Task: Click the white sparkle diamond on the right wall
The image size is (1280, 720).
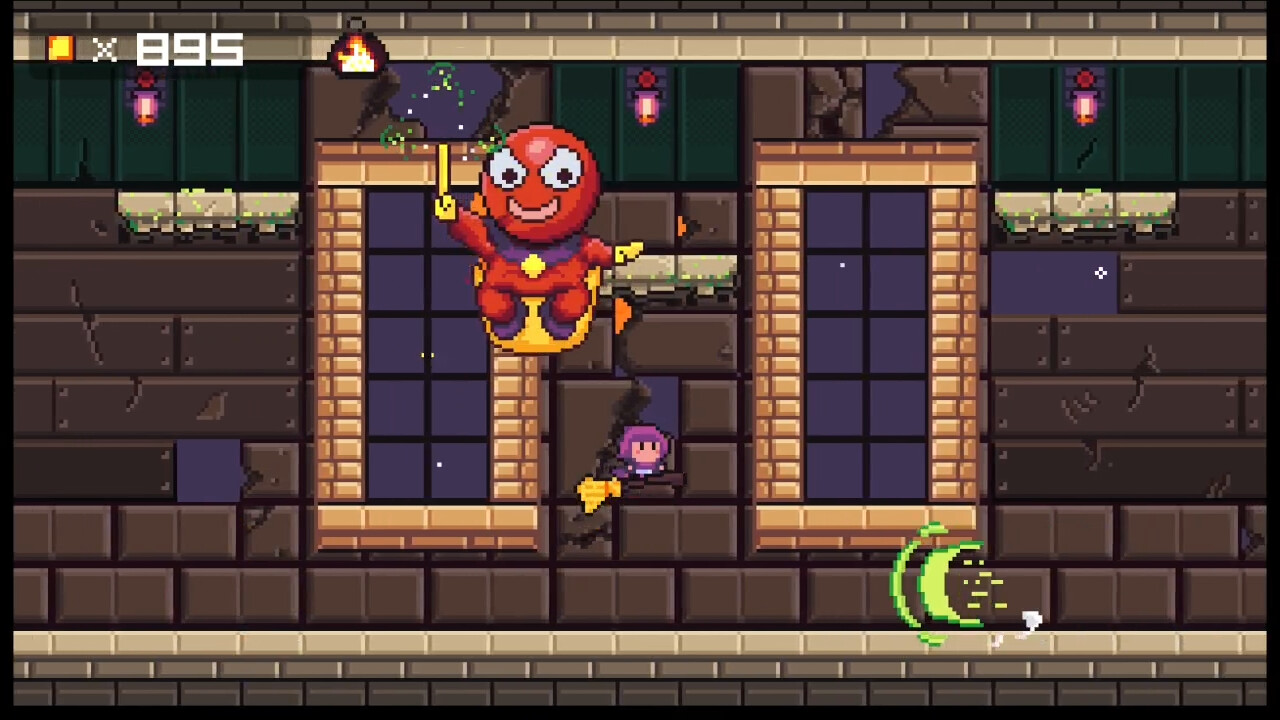Action: (x=1100, y=273)
